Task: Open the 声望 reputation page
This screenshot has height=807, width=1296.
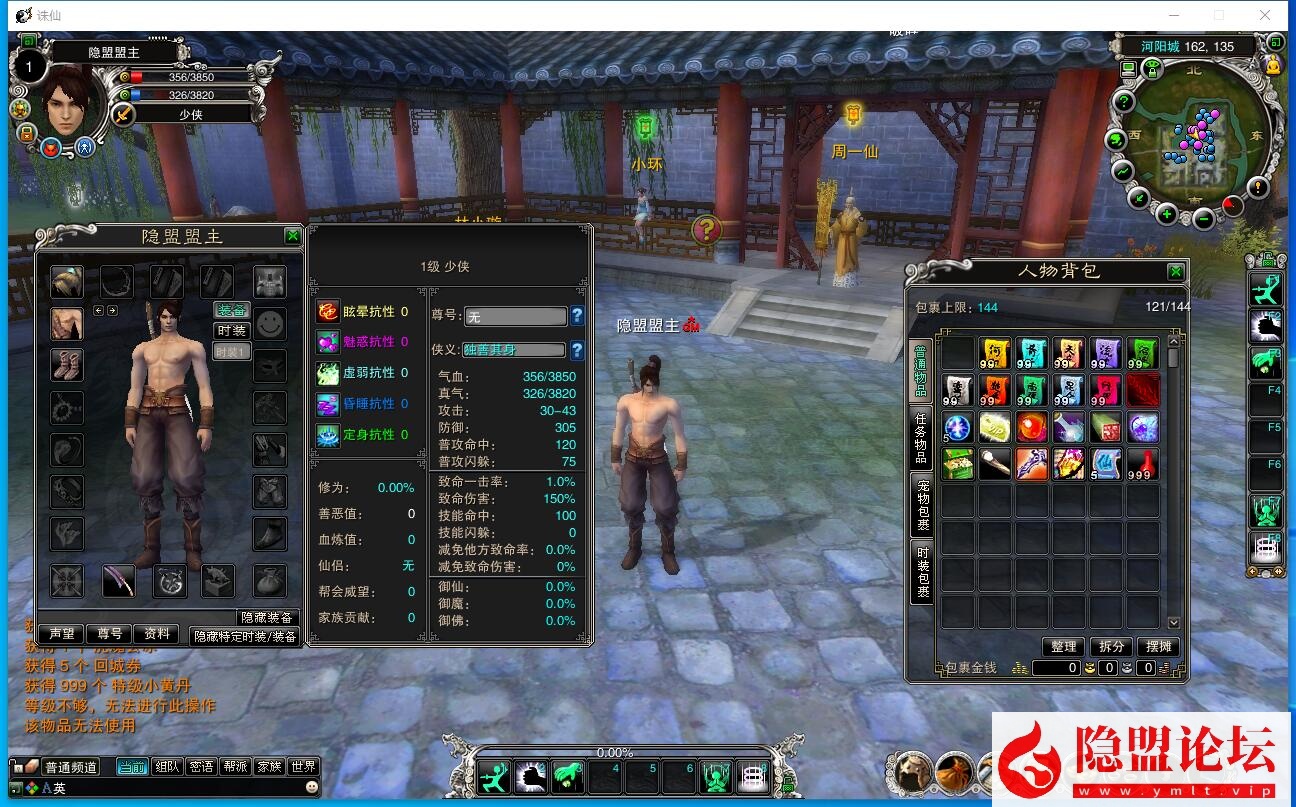Action: tap(62, 634)
